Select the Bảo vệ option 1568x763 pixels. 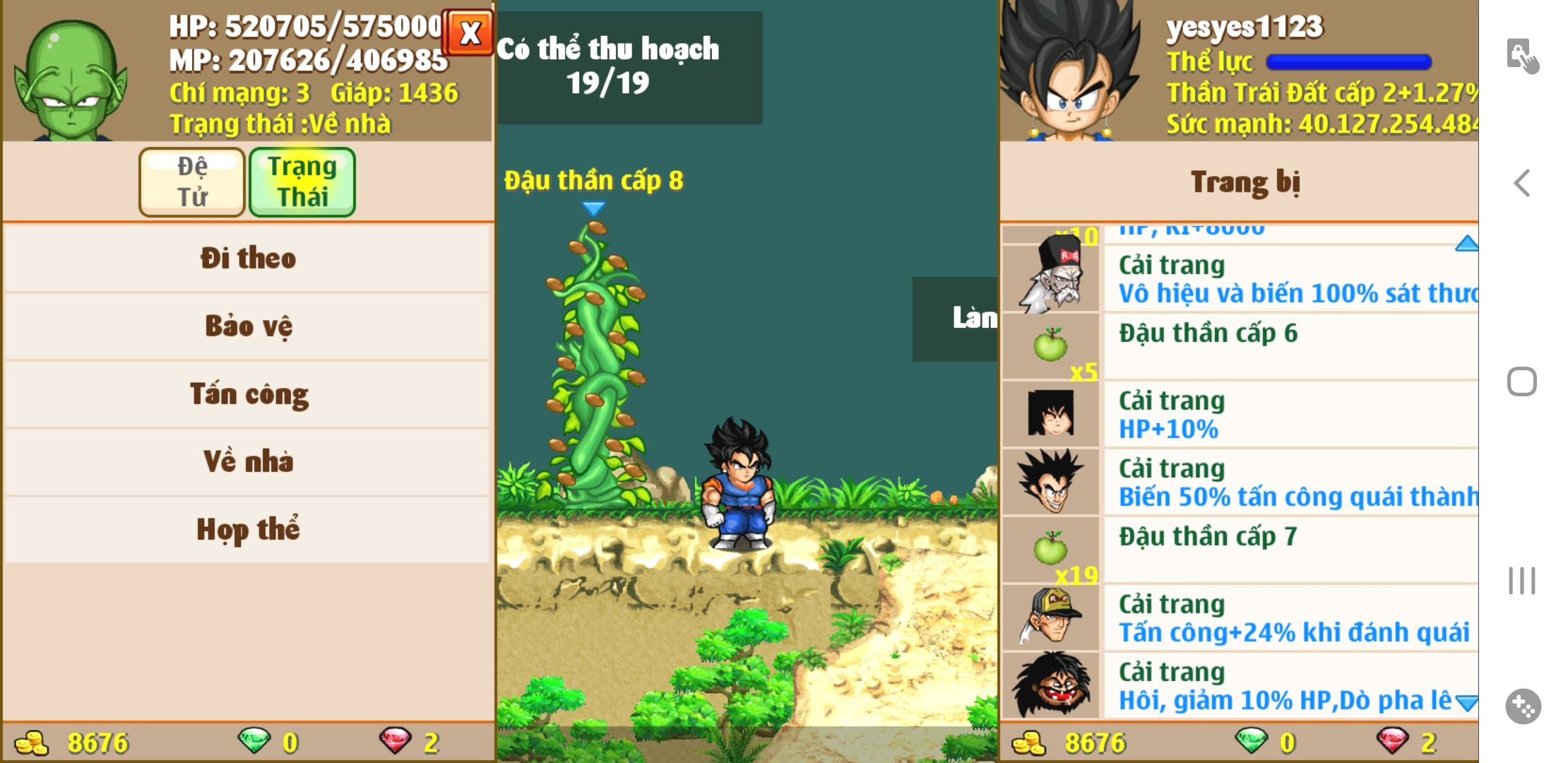pyautogui.click(x=247, y=326)
